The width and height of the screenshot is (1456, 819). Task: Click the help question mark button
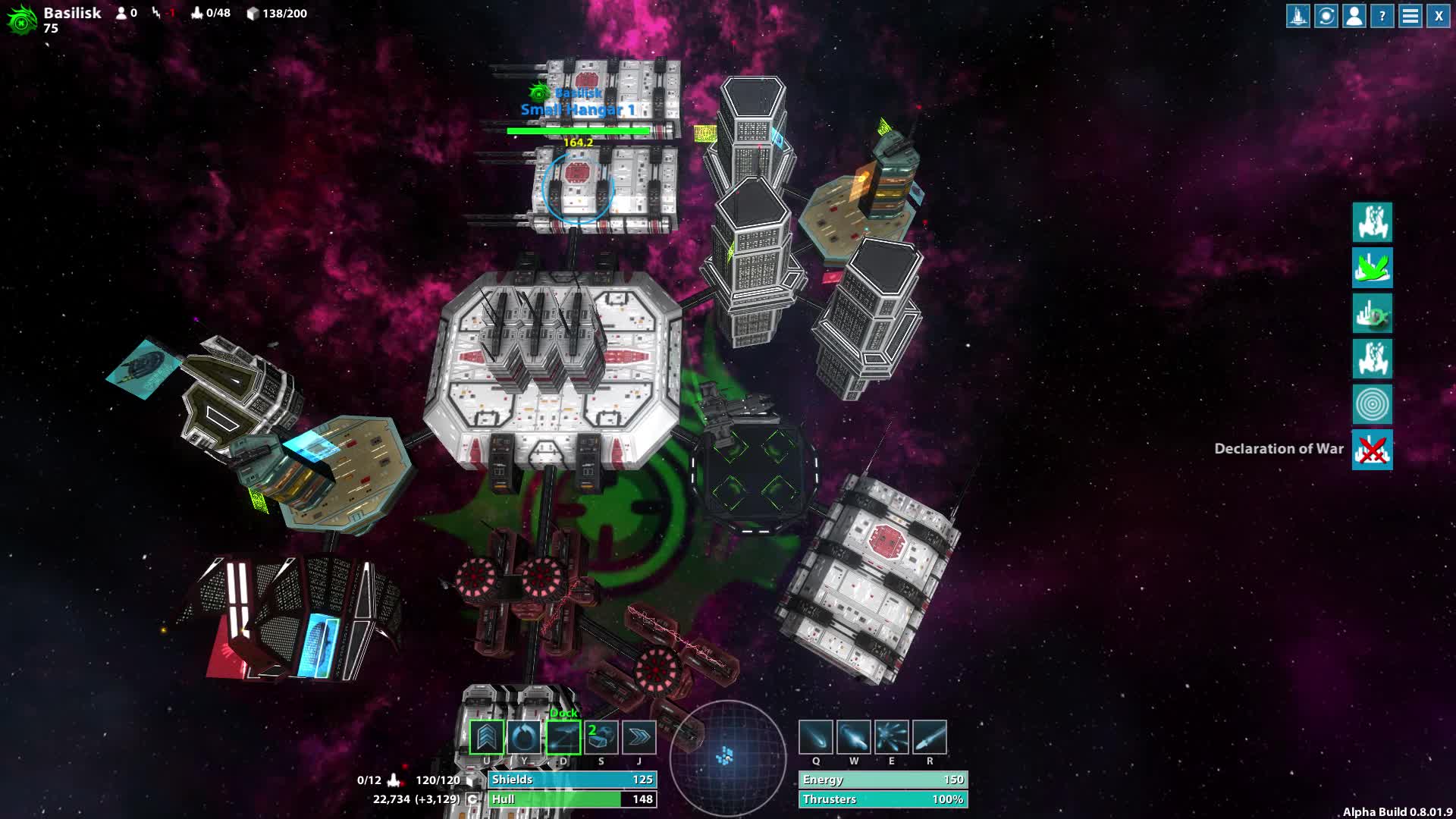click(x=1382, y=16)
